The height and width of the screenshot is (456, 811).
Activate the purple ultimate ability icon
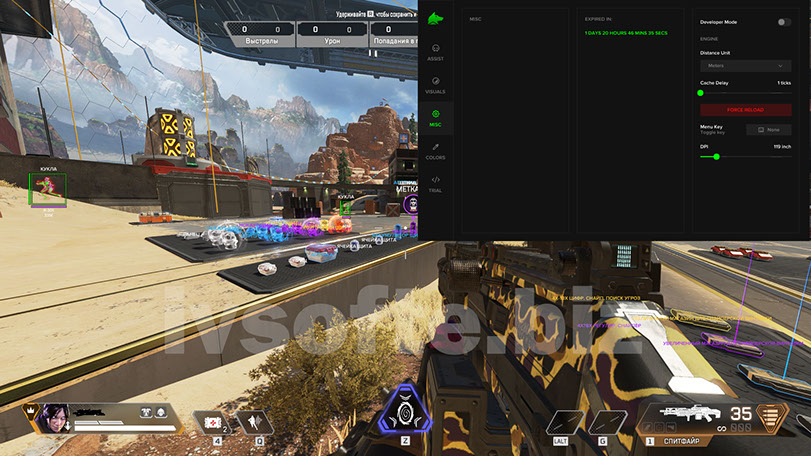pyautogui.click(x=405, y=412)
